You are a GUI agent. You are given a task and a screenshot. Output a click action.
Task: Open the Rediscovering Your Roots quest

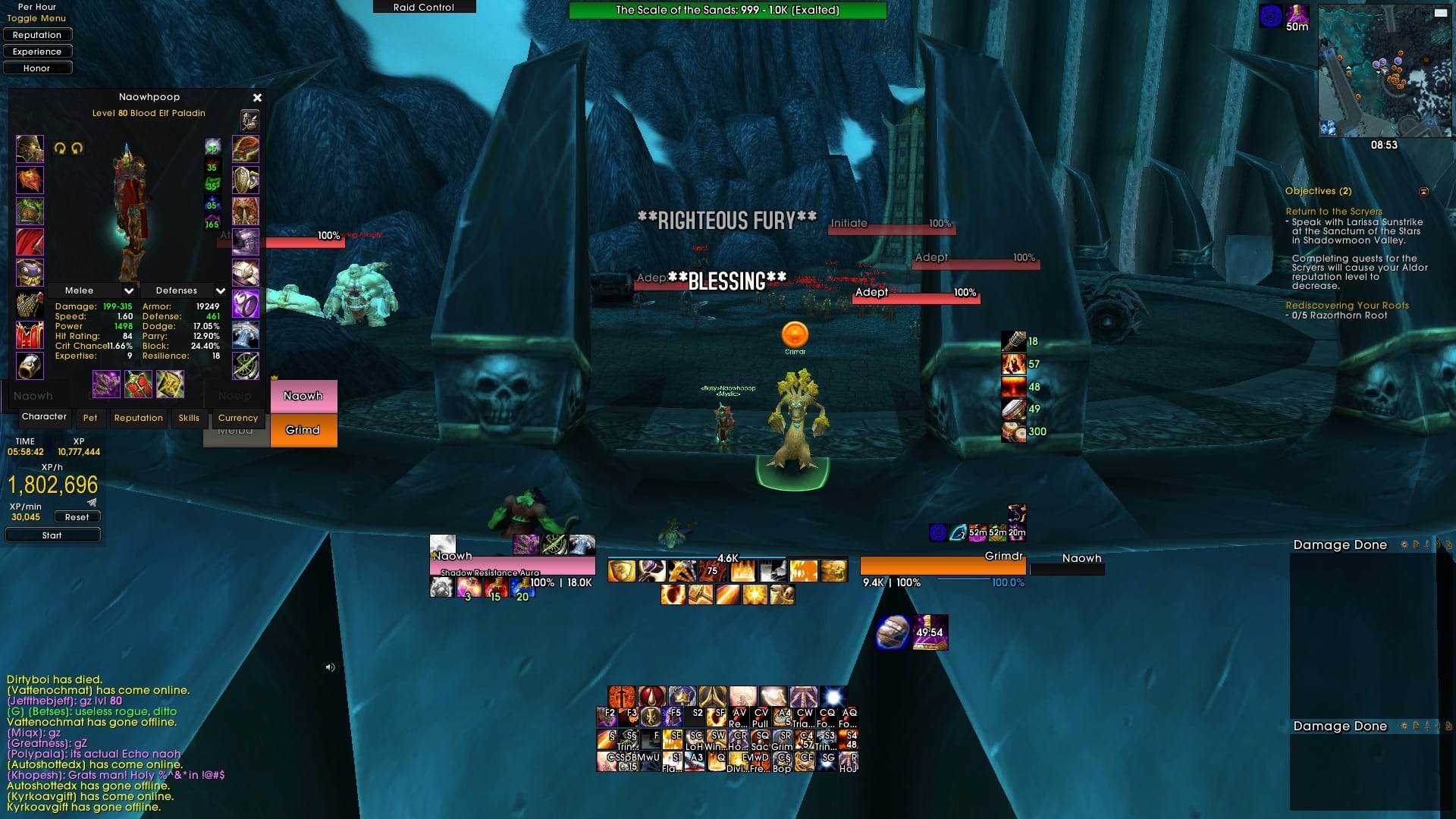[x=1347, y=306]
